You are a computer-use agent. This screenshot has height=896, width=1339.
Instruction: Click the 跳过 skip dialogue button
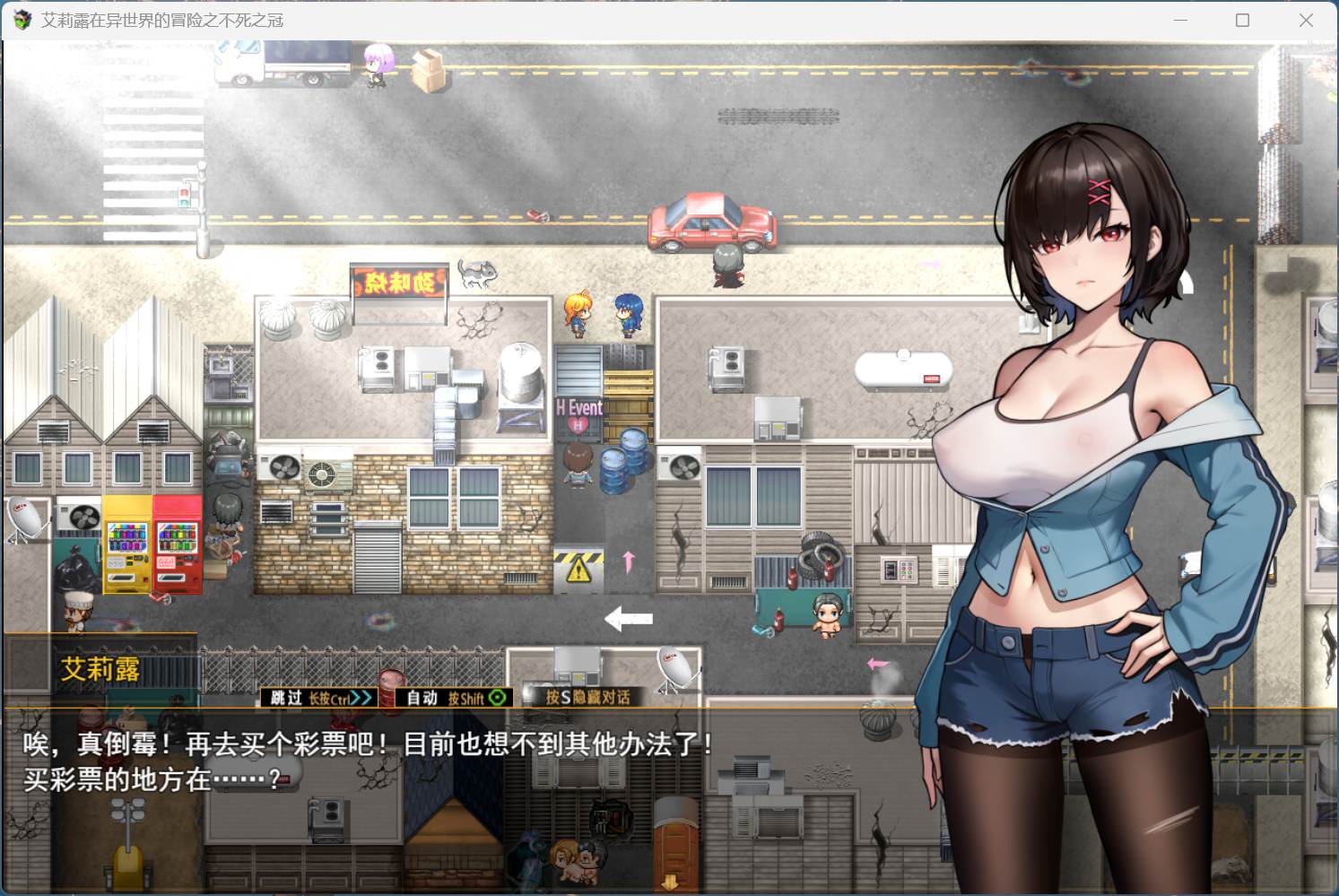coord(319,698)
